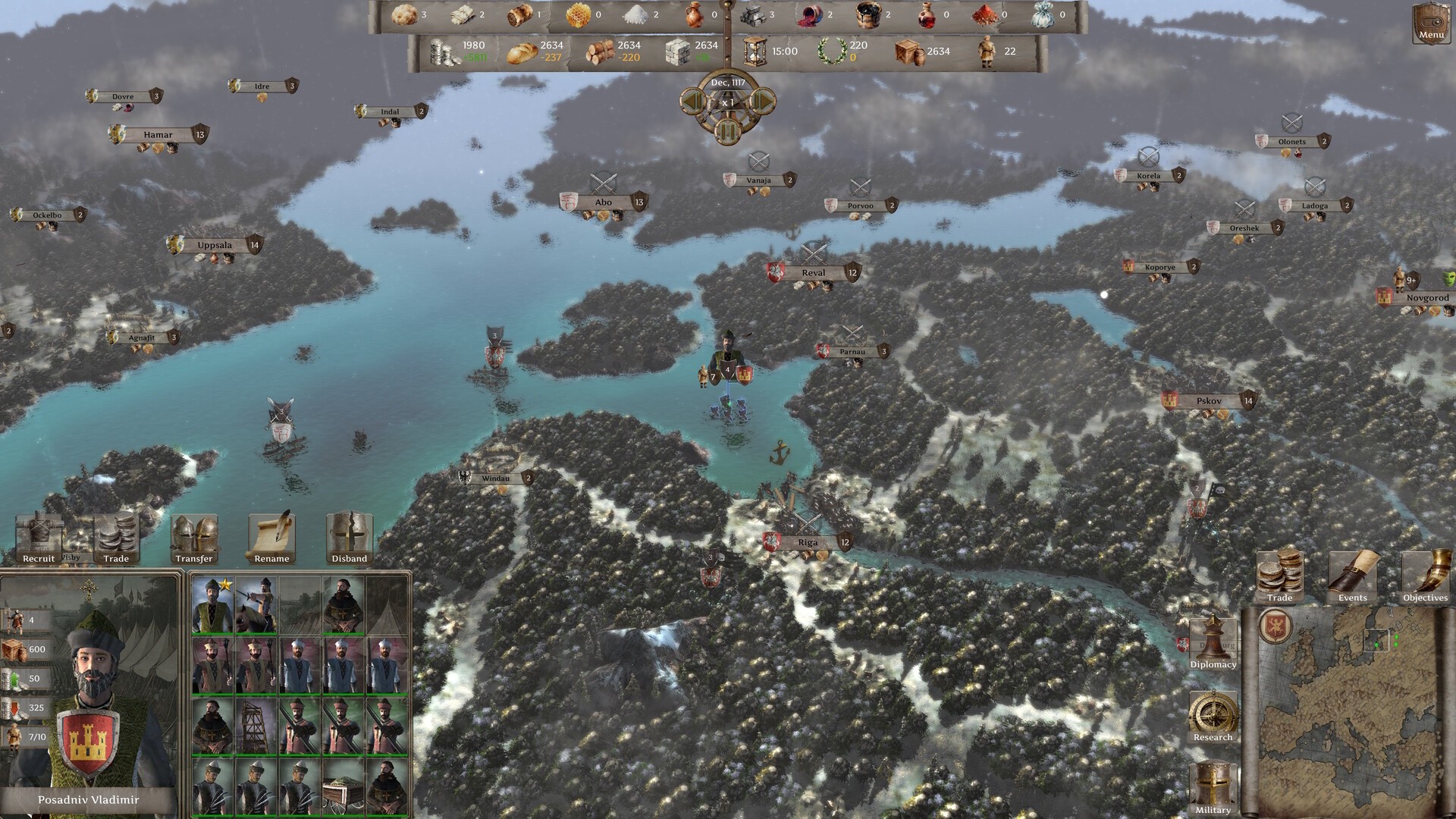The image size is (1456, 819).
Task: Select the supply cart unit card
Action: point(344,787)
